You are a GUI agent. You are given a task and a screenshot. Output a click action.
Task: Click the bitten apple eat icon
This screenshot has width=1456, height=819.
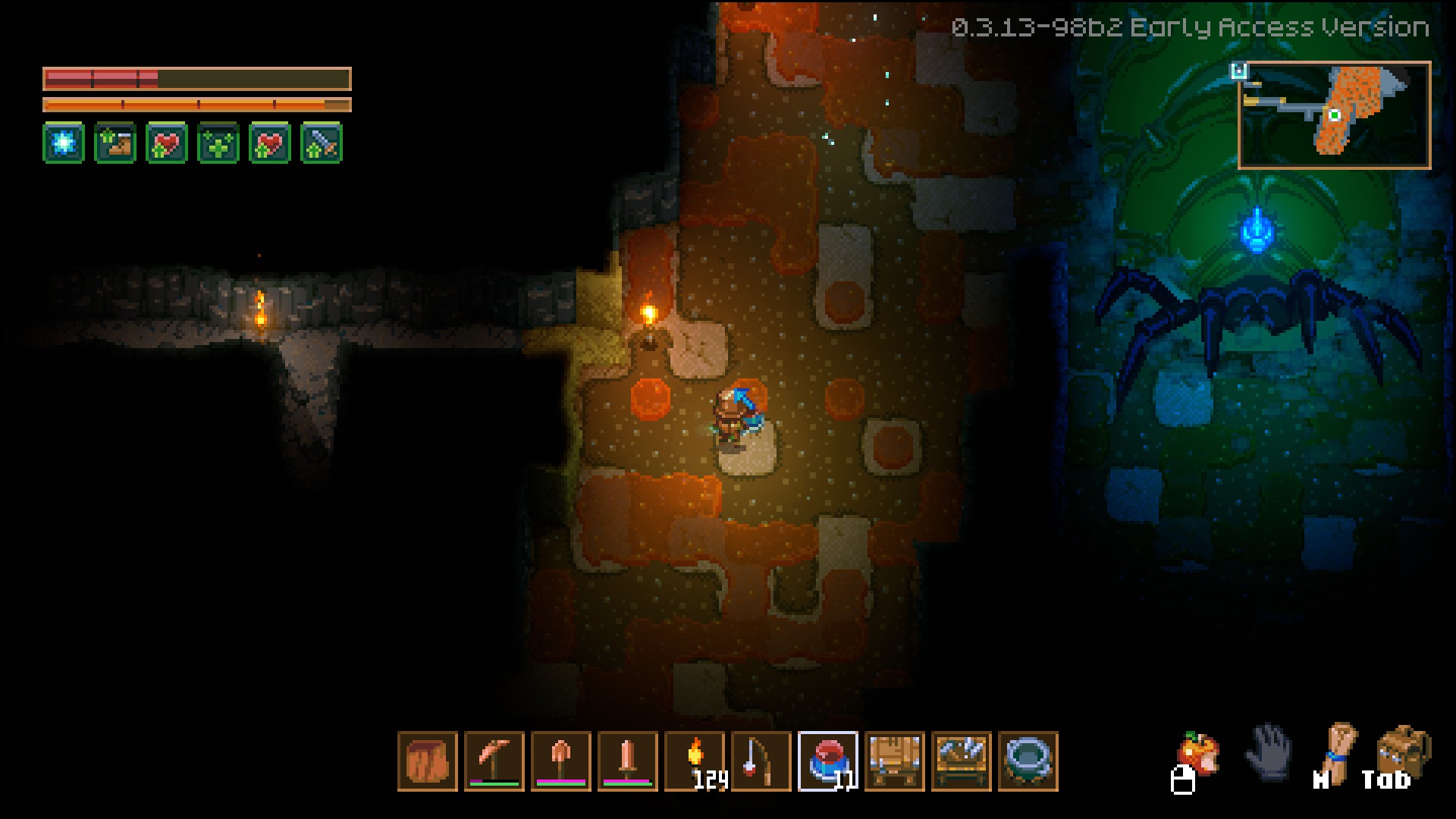(x=1198, y=753)
